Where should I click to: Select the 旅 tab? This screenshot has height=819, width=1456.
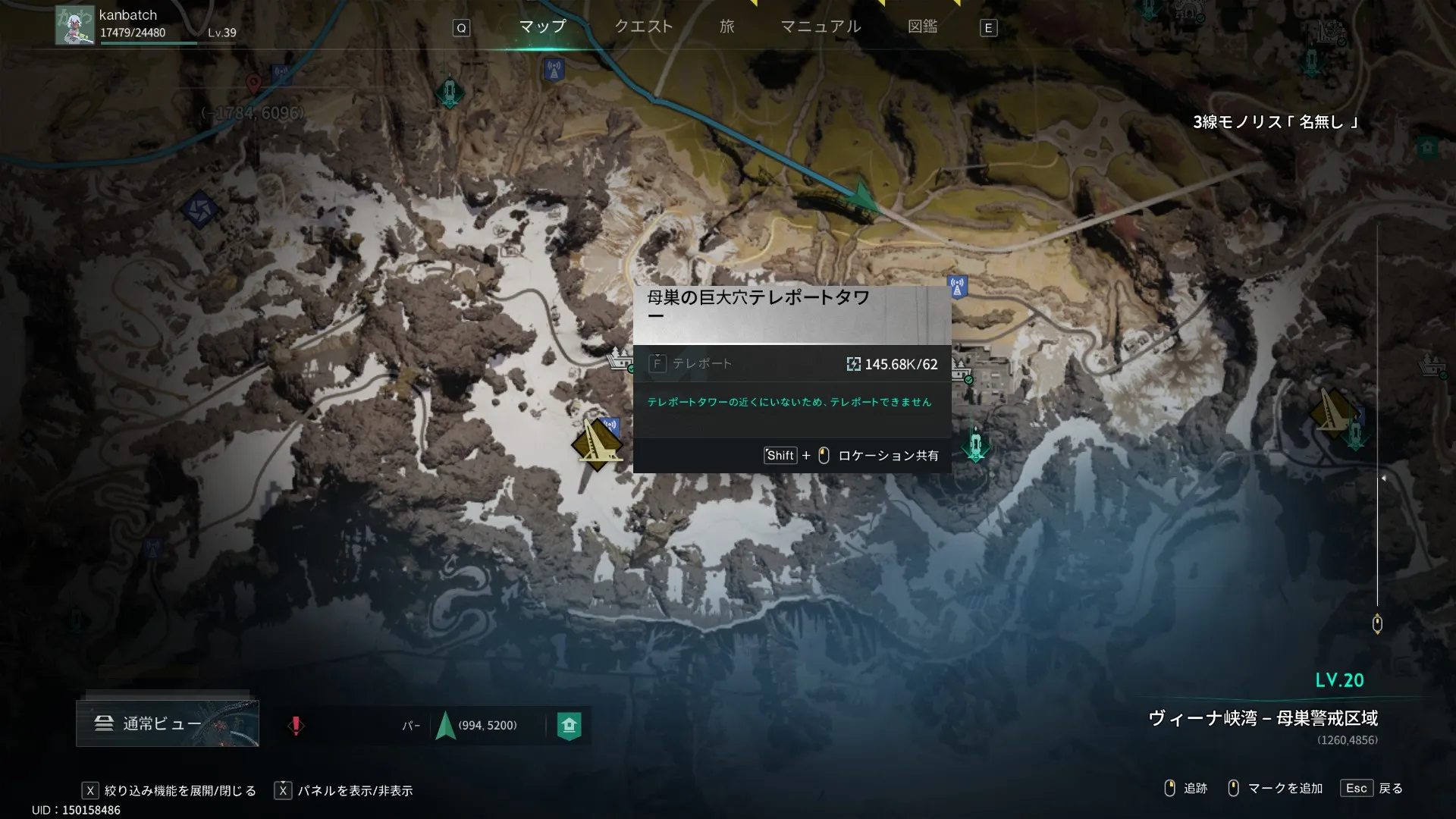[x=727, y=27]
